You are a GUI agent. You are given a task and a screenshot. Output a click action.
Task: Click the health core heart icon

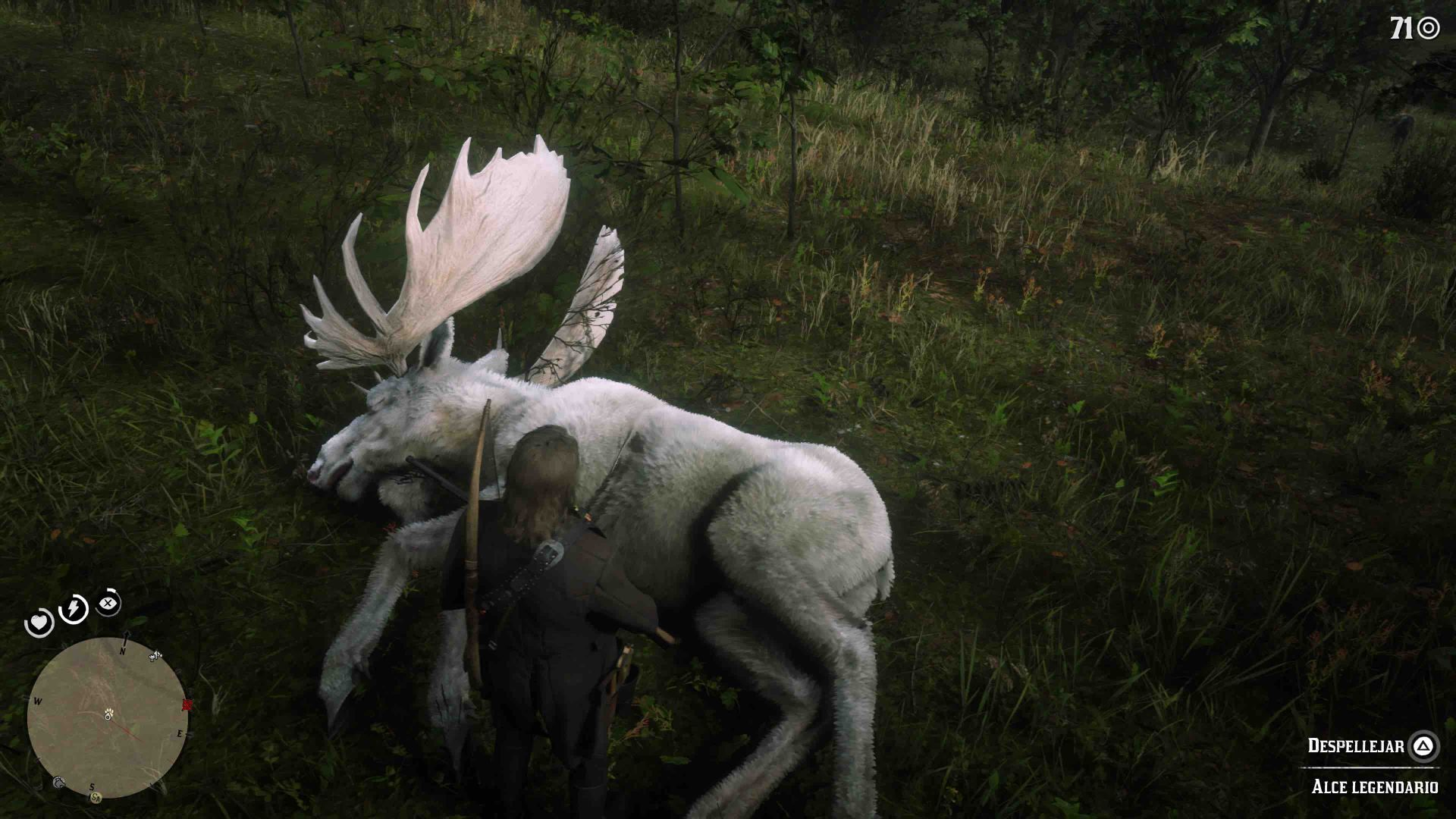point(39,621)
